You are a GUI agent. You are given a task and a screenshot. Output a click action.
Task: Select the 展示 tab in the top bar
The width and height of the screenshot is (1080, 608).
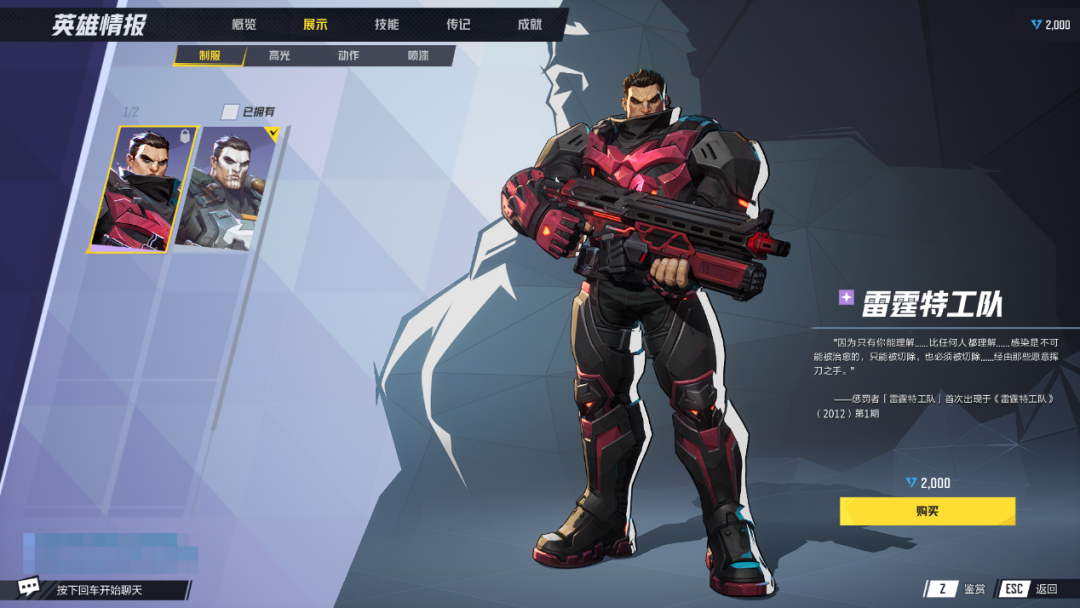pos(315,25)
